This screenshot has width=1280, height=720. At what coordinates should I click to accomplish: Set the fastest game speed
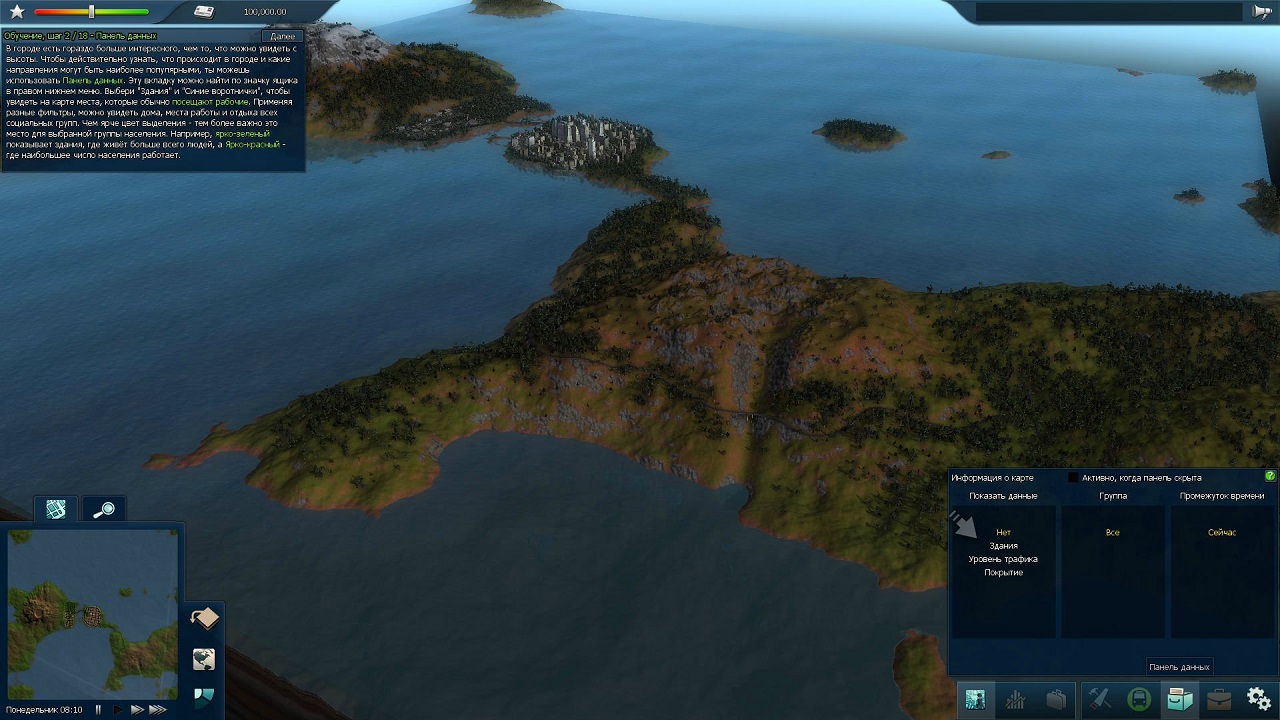click(157, 710)
